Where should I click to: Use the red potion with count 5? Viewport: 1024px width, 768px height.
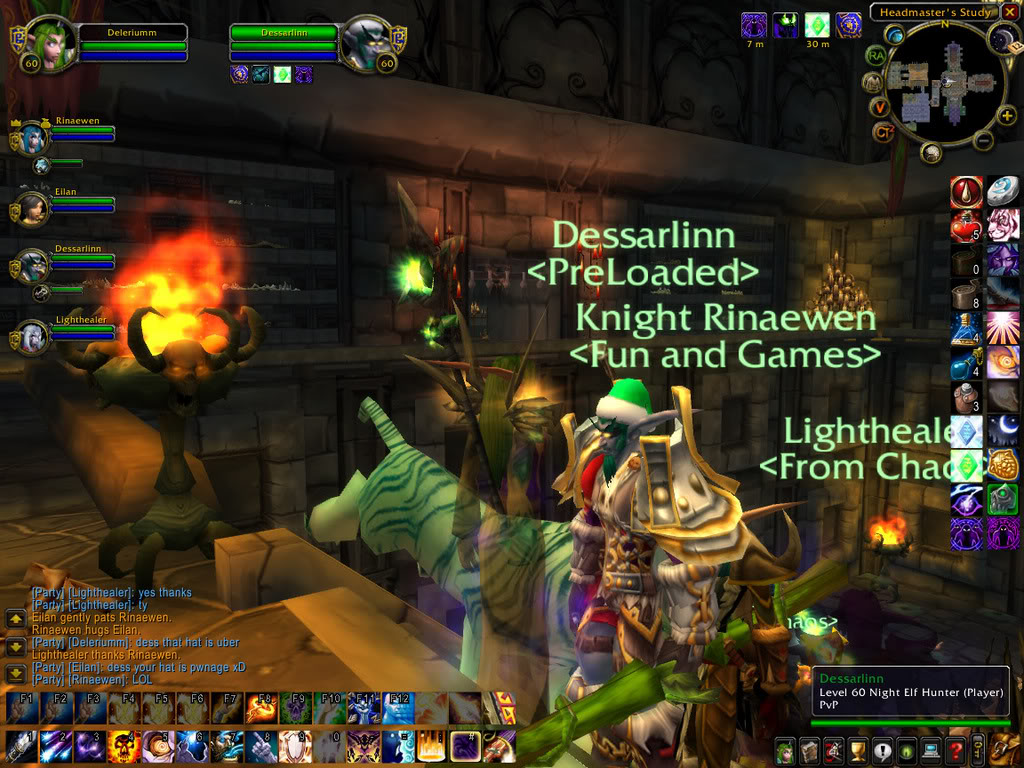965,226
